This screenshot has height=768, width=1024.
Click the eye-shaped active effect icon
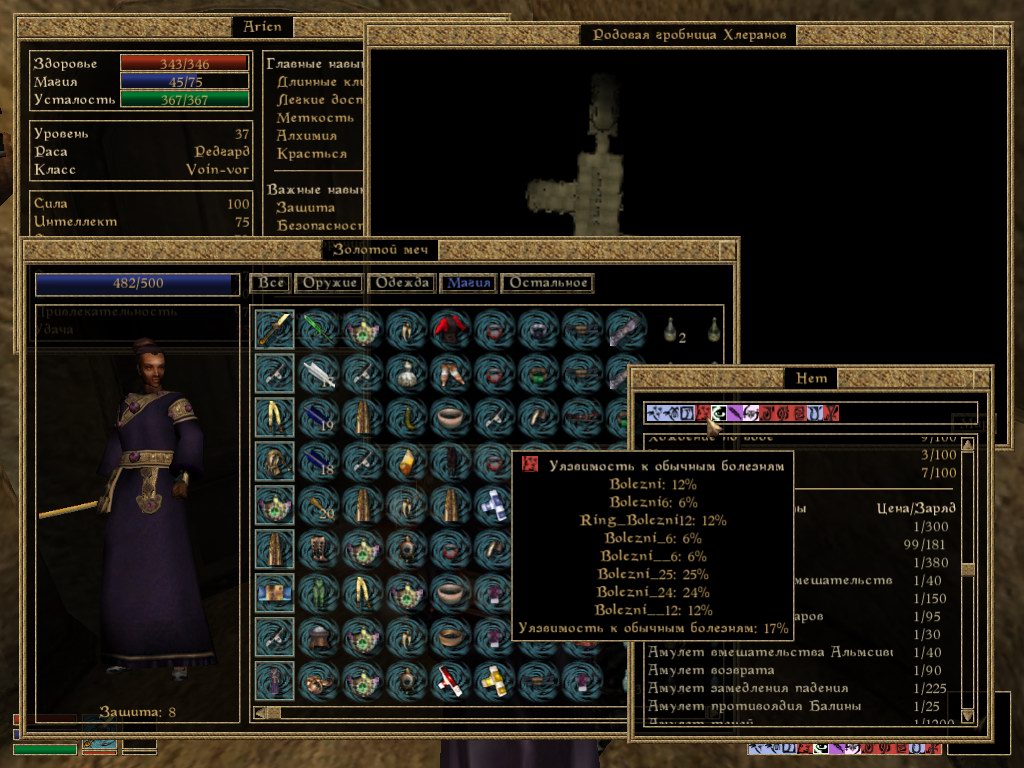pos(717,412)
